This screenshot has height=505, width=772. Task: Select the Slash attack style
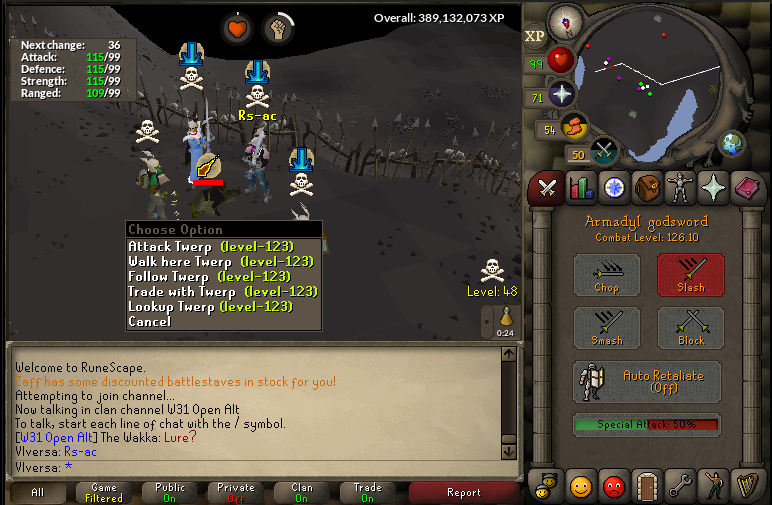[690, 275]
